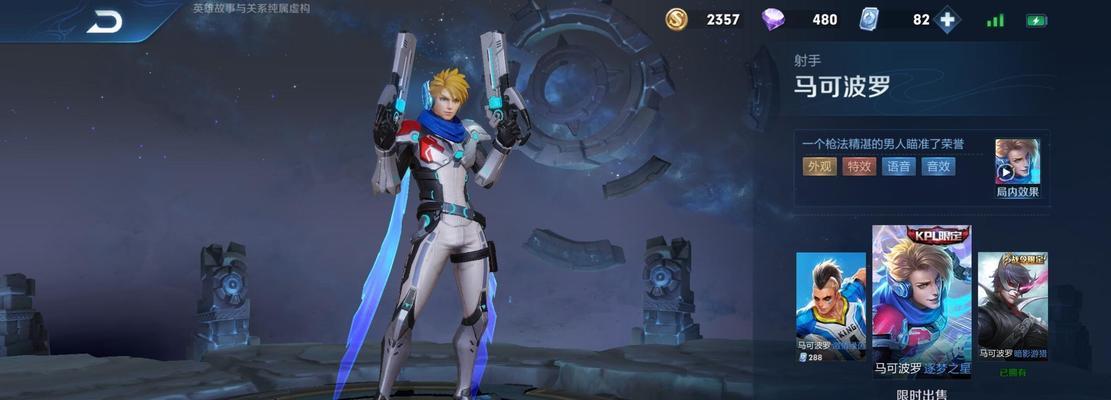Tap the plus button to add vouchers

click(947, 20)
